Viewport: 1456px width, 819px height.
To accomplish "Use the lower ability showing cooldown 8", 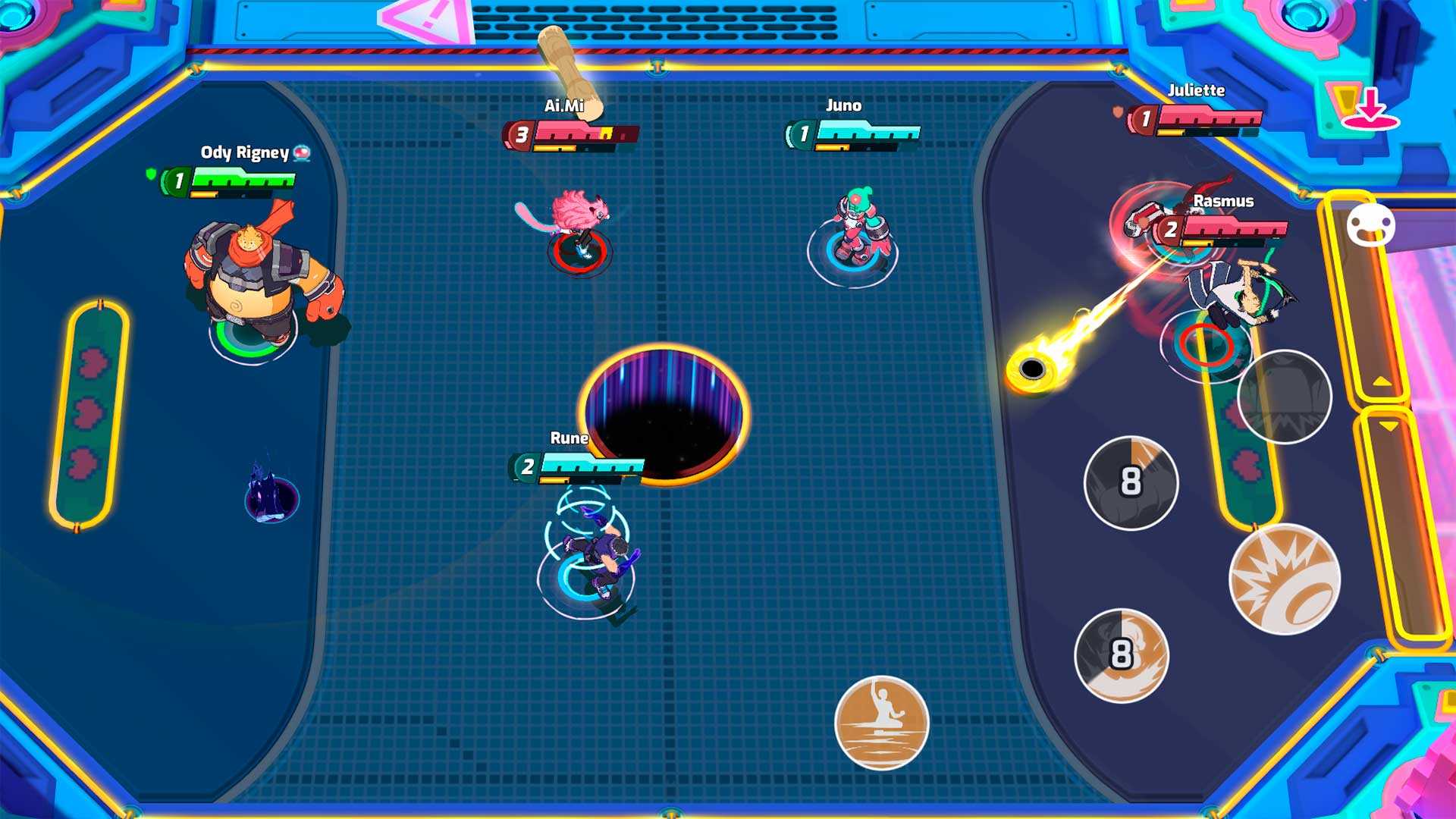I will [1122, 655].
